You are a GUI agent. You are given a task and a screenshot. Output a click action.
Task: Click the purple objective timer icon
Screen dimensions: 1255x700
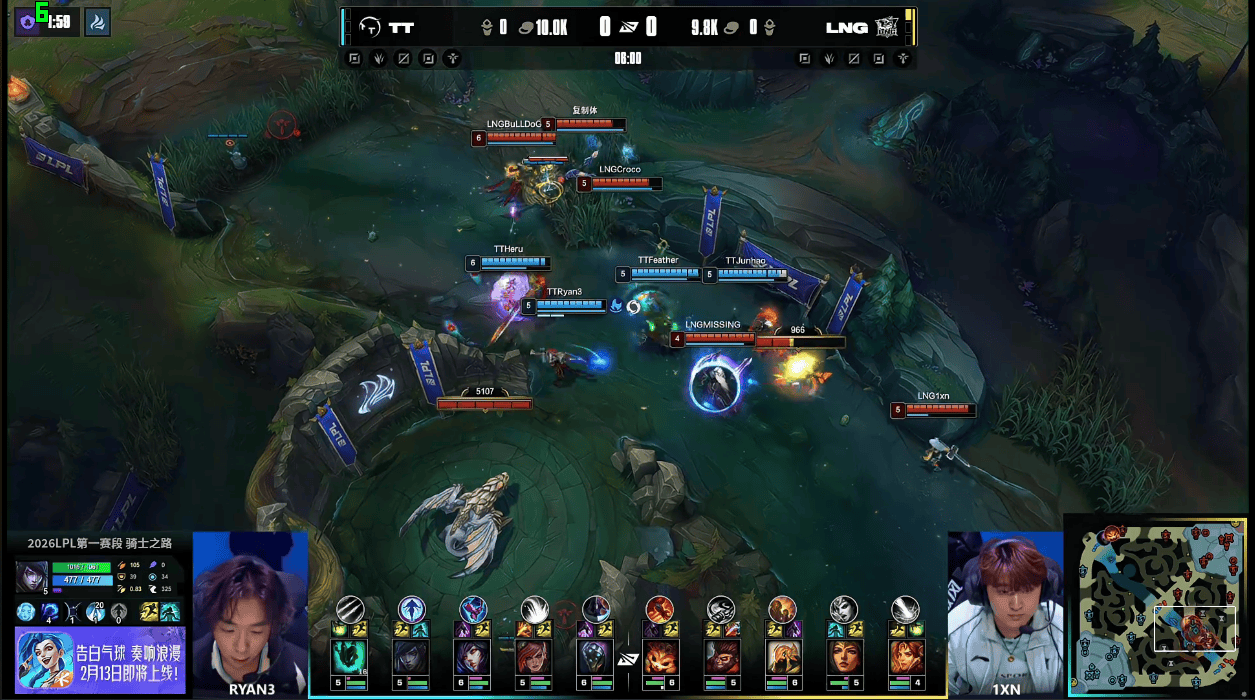pos(27,22)
